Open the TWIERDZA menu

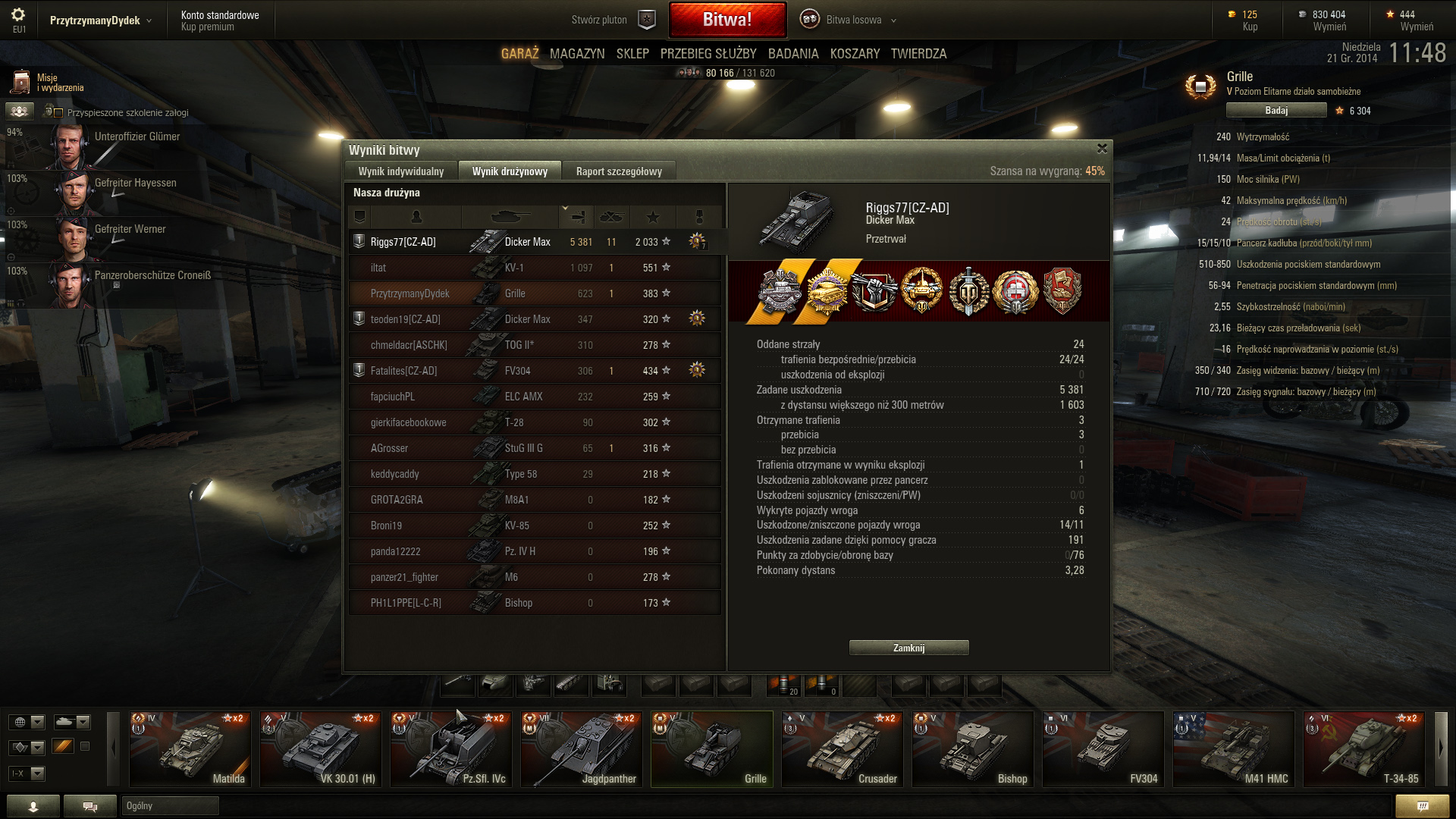918,54
